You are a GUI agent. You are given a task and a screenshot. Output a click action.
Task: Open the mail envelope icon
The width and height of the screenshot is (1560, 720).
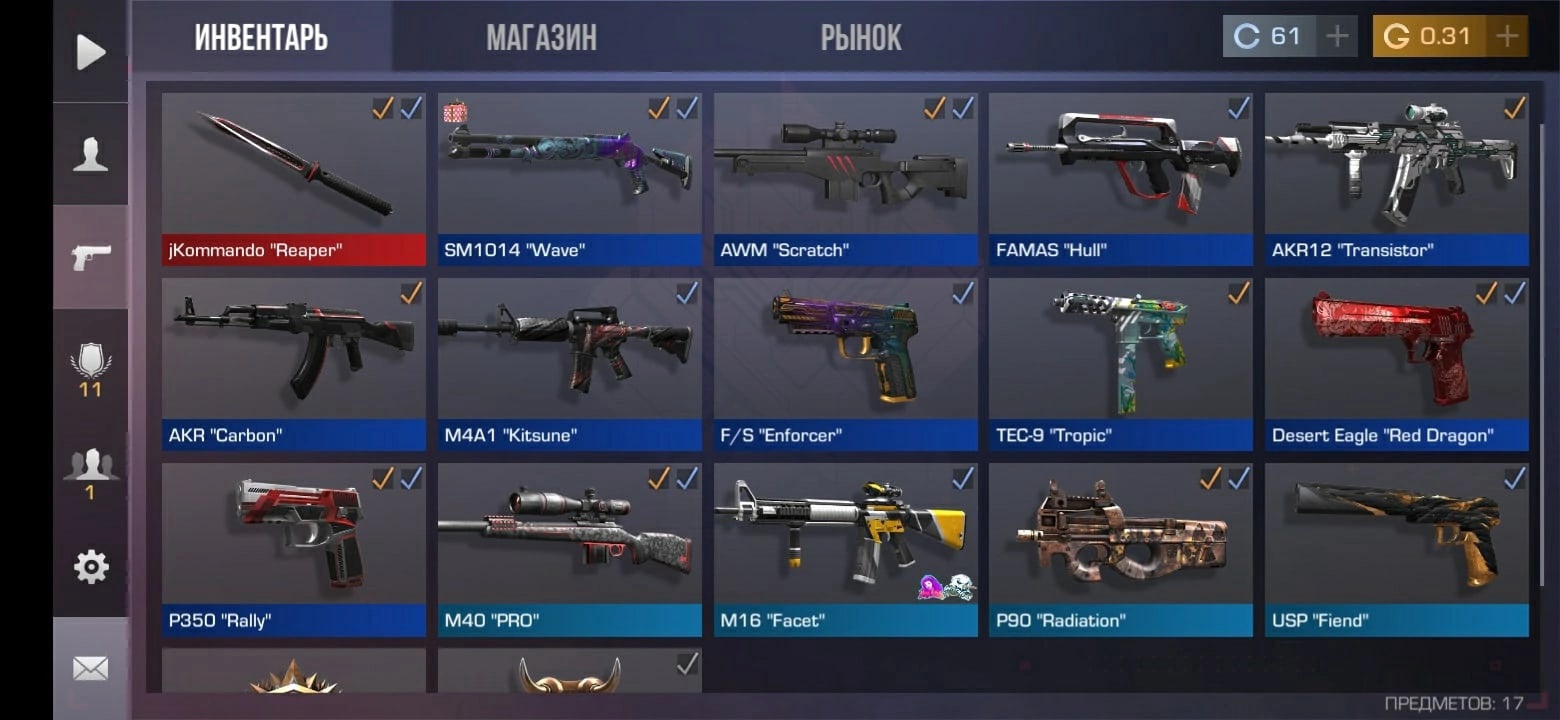click(x=90, y=668)
